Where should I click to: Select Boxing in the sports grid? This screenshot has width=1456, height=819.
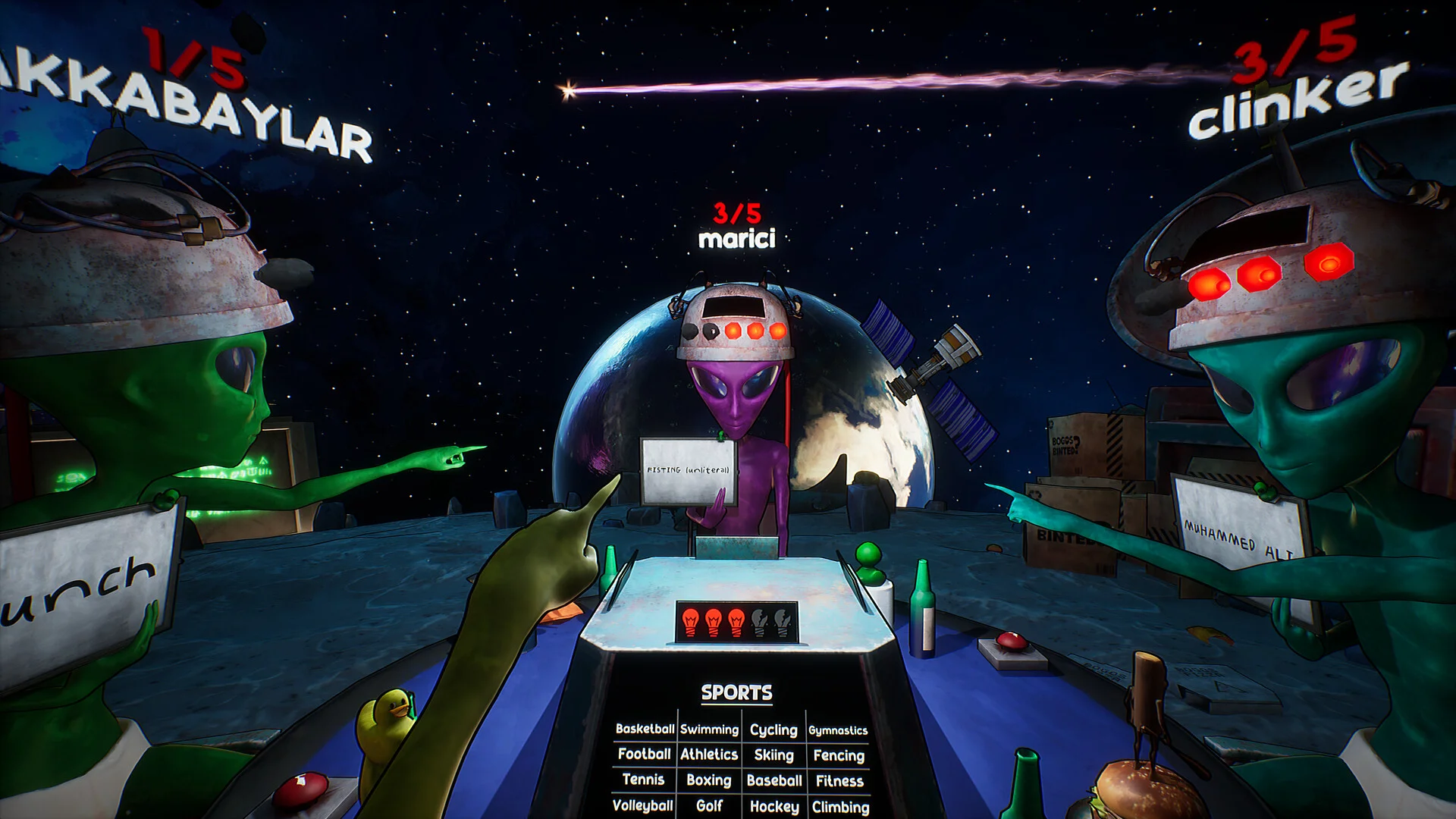[708, 780]
